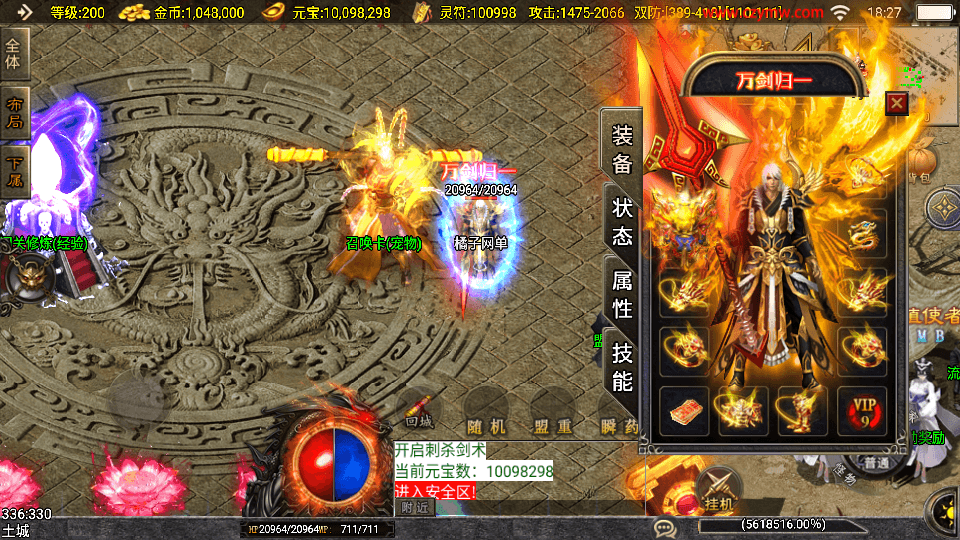The image size is (960, 540).
Task: Select the VIP 9 badge slot
Action: click(x=861, y=411)
